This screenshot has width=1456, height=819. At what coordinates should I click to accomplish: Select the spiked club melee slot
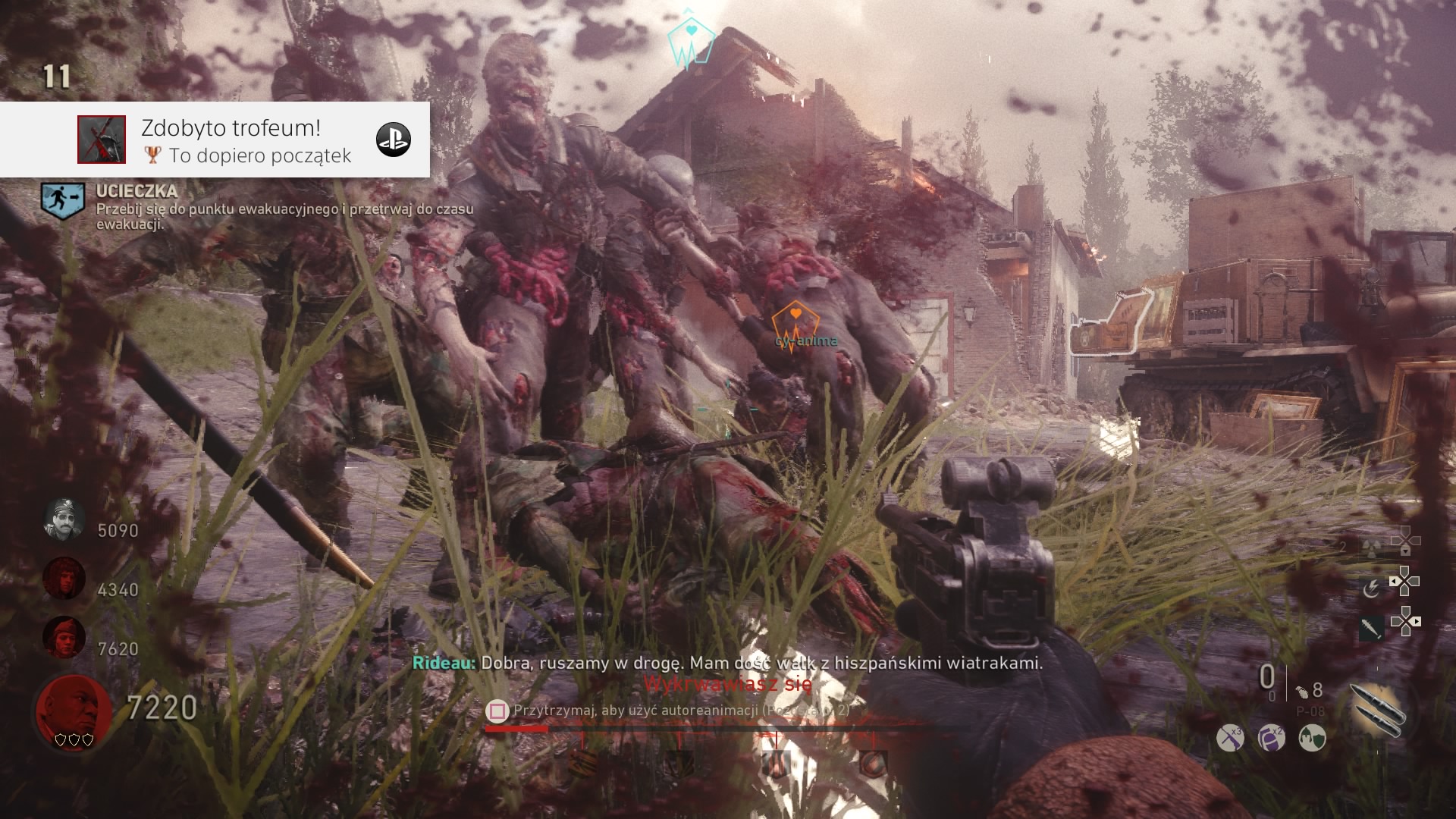[1371, 628]
